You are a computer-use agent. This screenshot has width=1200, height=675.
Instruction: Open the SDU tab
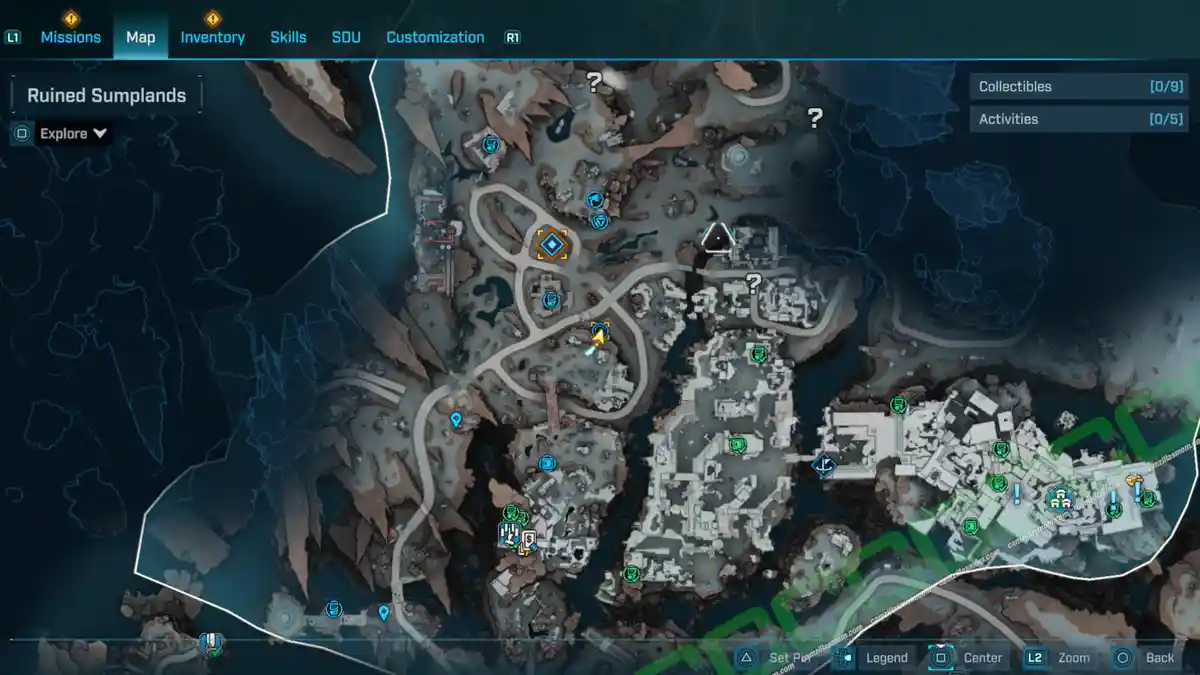pyautogui.click(x=346, y=37)
